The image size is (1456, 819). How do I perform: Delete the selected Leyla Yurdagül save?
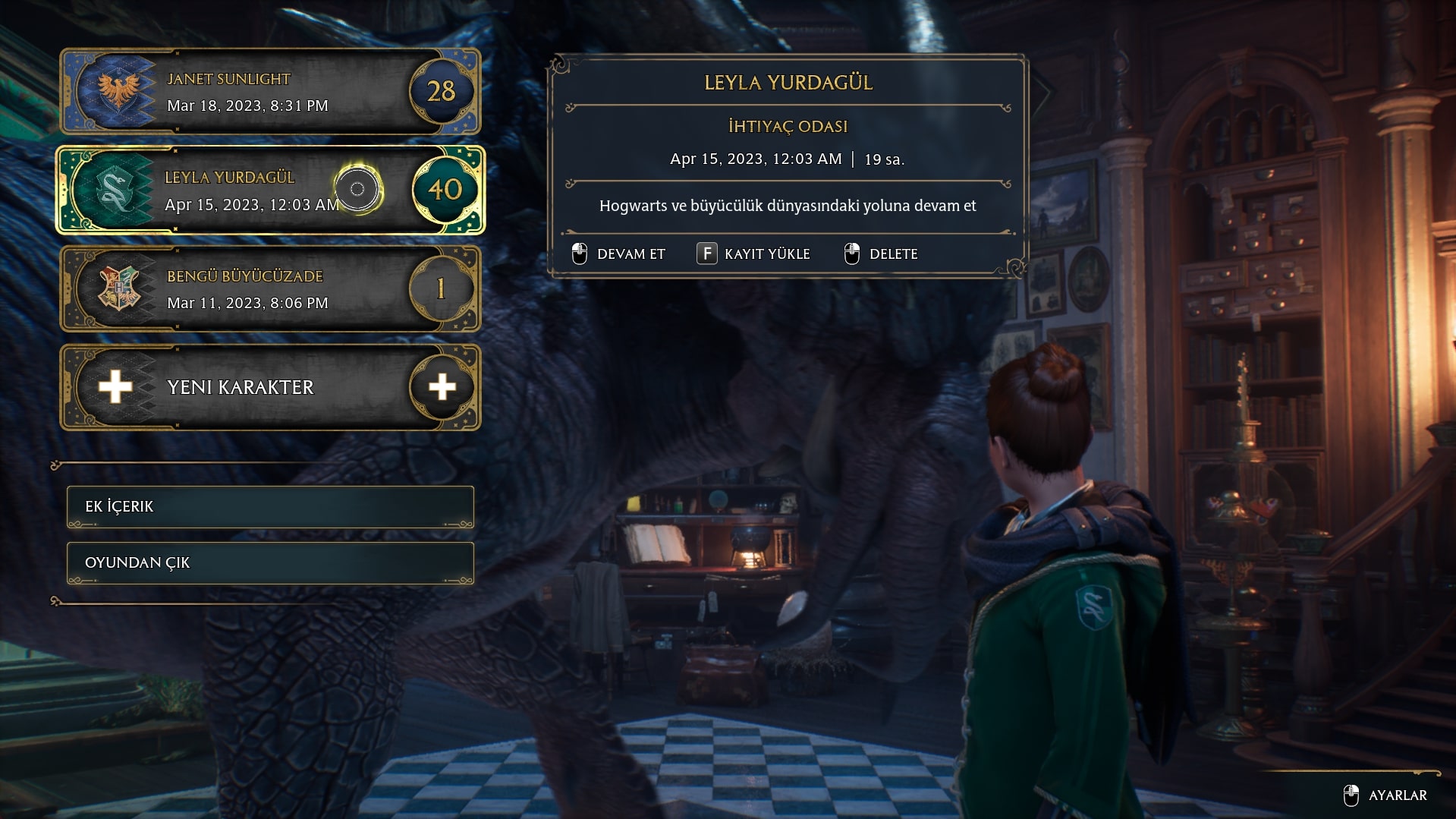[x=882, y=254]
